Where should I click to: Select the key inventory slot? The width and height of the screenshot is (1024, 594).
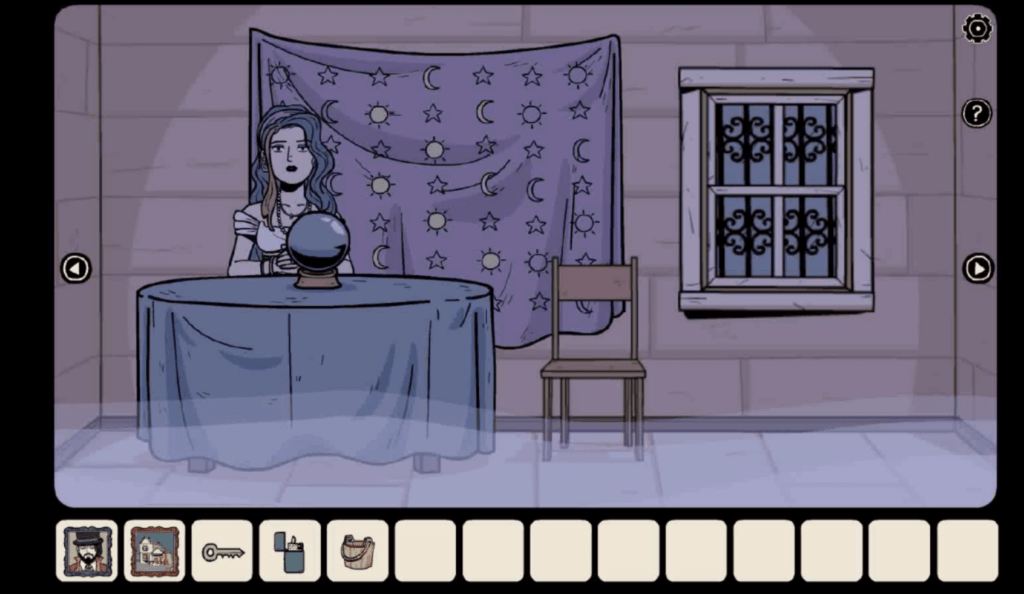[x=222, y=551]
